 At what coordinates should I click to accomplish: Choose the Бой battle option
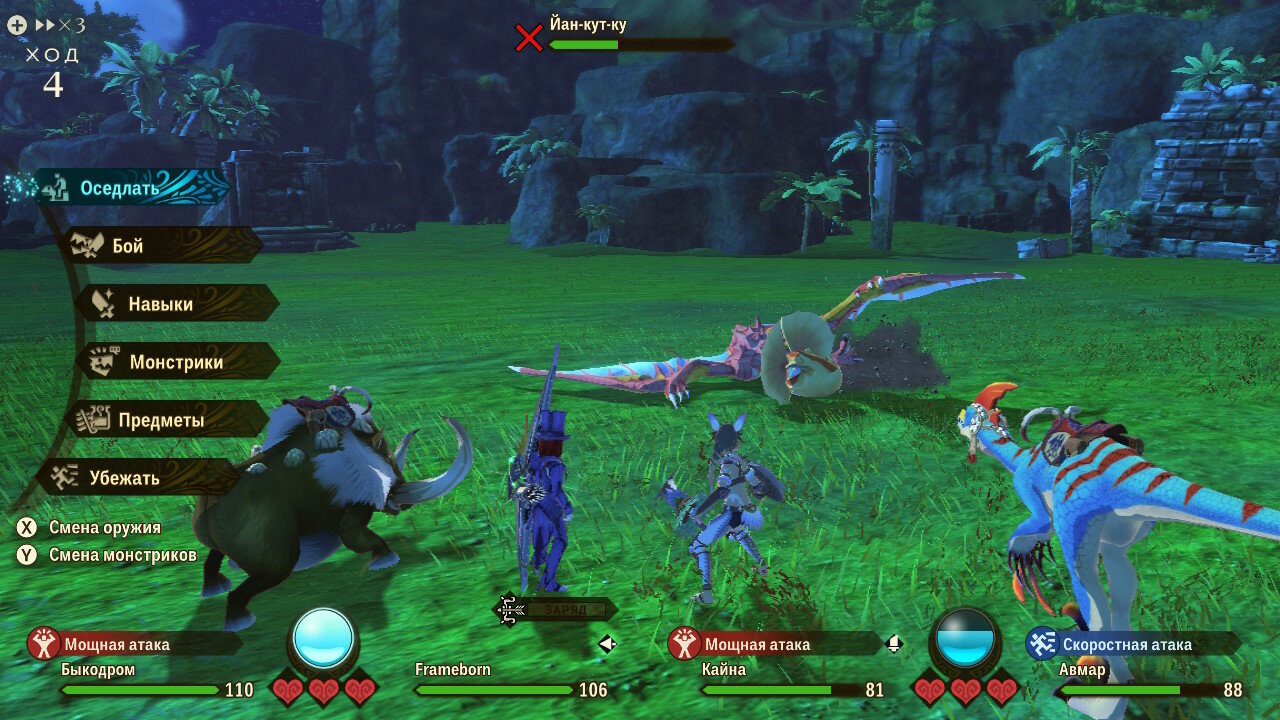coord(128,246)
